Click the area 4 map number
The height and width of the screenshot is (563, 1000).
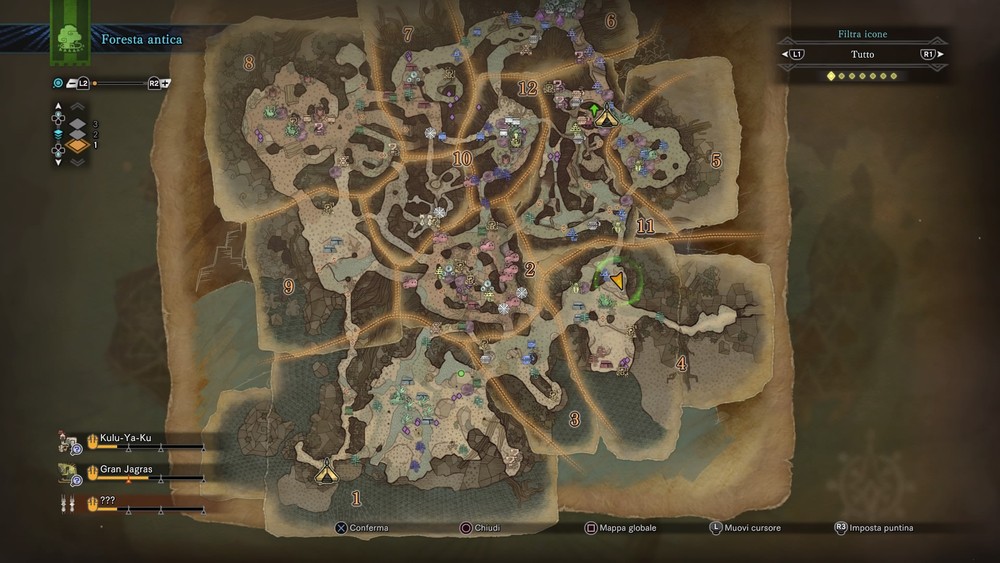[682, 364]
